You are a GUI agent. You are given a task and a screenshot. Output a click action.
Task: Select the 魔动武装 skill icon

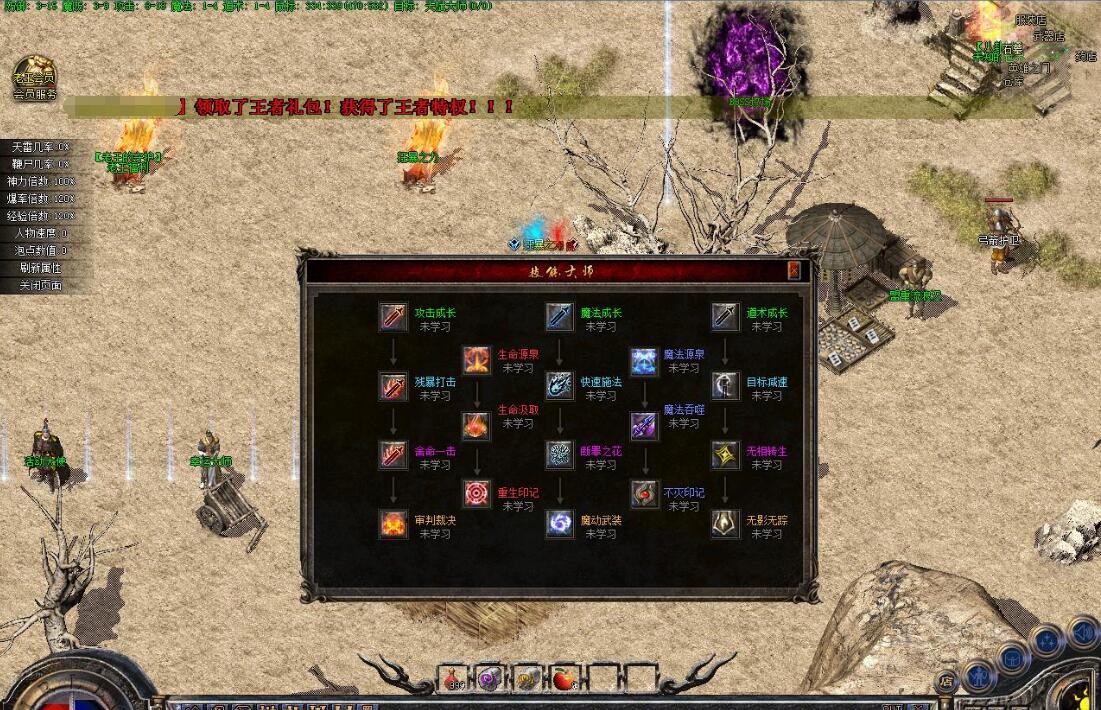[x=559, y=524]
